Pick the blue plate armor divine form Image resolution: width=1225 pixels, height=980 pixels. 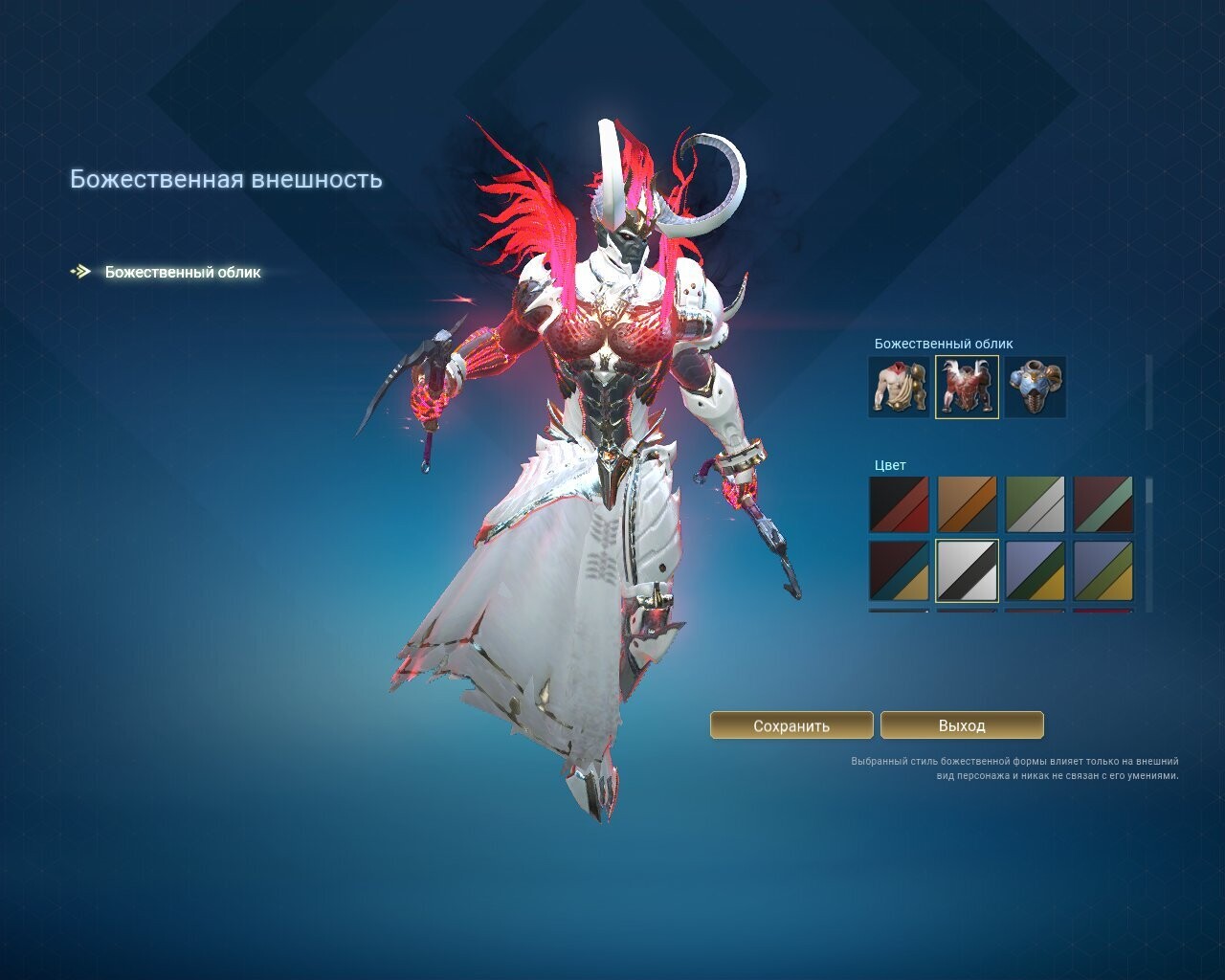pyautogui.click(x=1036, y=387)
